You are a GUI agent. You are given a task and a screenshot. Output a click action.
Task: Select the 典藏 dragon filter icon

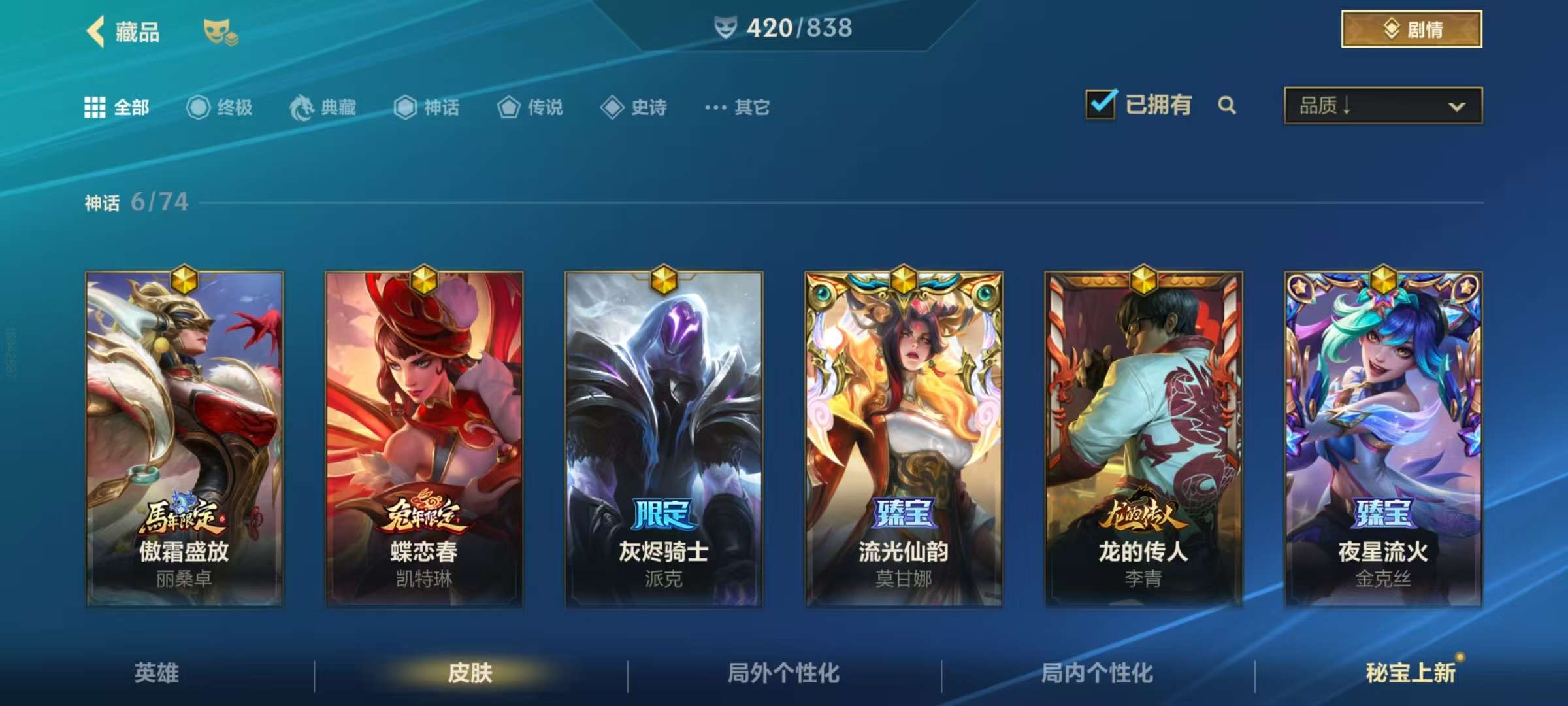301,108
